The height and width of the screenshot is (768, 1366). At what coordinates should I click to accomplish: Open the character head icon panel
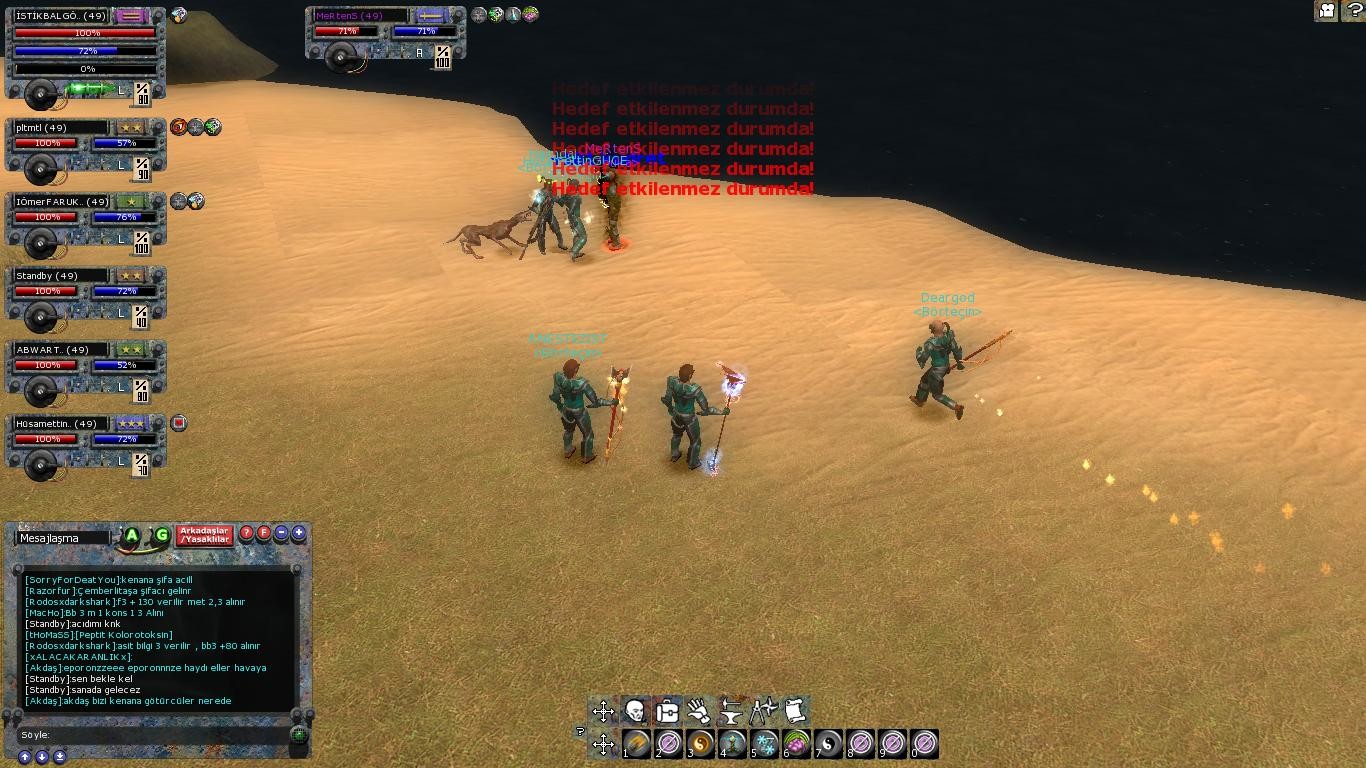point(634,711)
